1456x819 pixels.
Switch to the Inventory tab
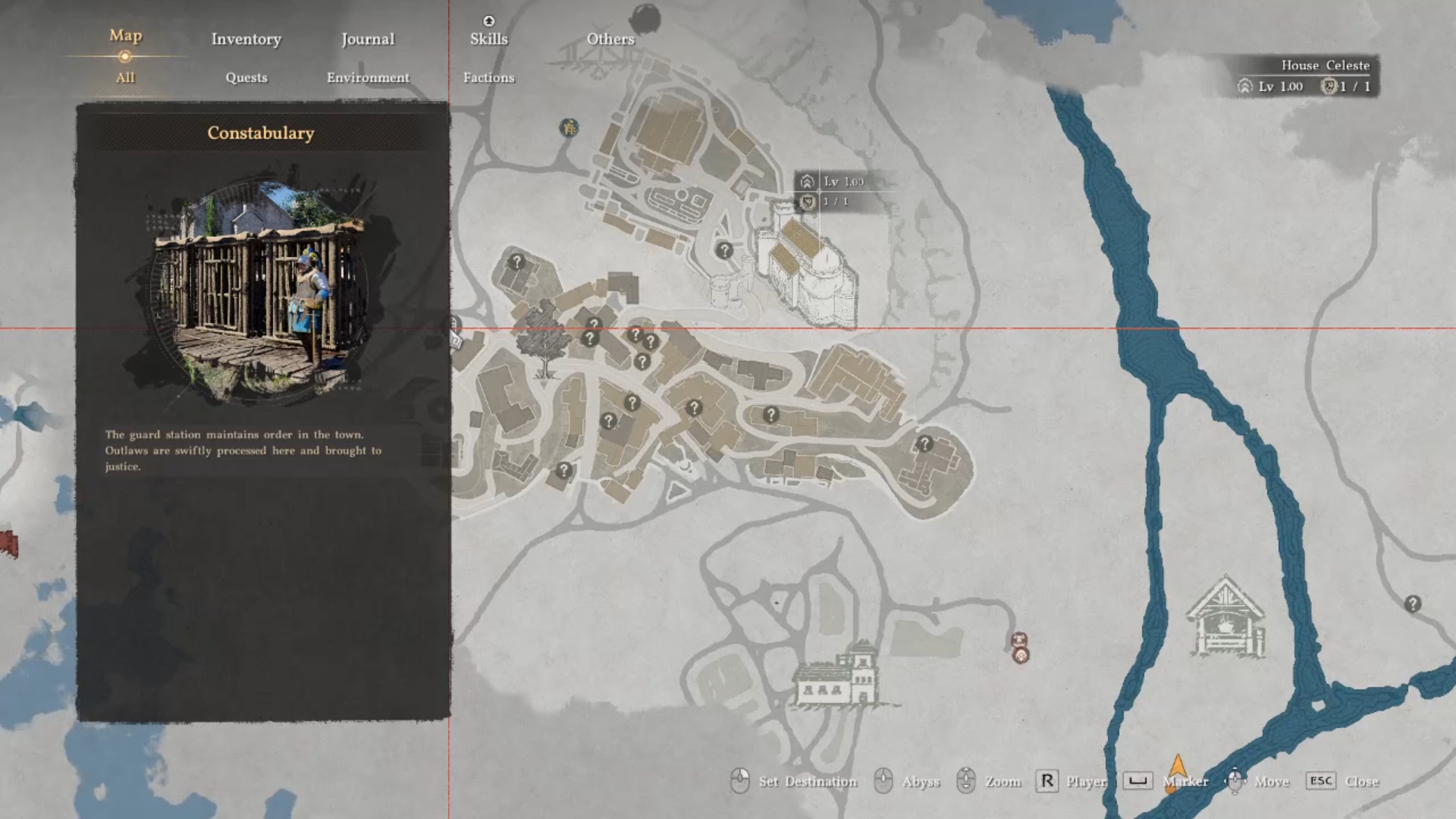[x=246, y=39]
